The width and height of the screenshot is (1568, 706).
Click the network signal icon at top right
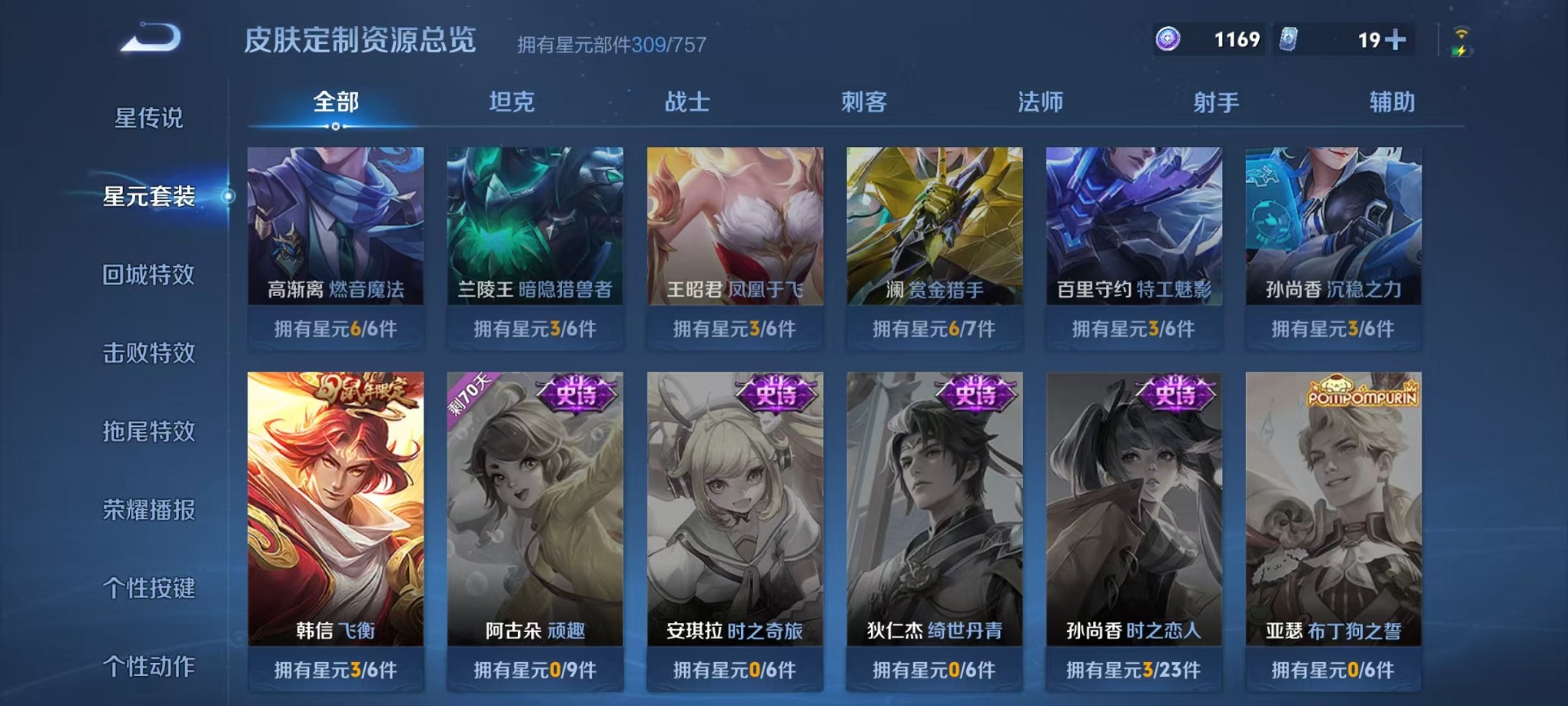coord(1461,35)
